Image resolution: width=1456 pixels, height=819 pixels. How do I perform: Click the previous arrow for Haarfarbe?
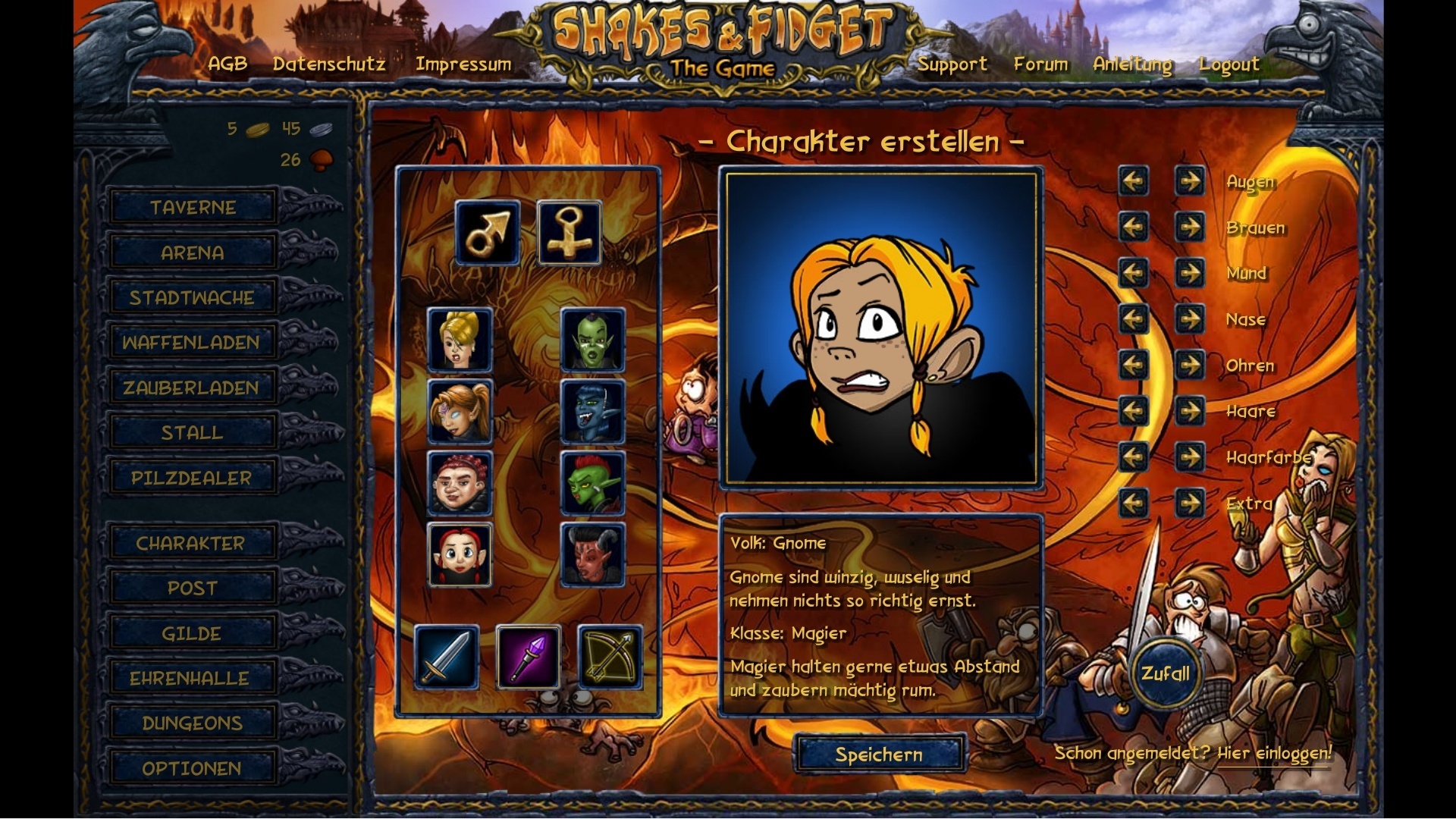click(x=1134, y=456)
